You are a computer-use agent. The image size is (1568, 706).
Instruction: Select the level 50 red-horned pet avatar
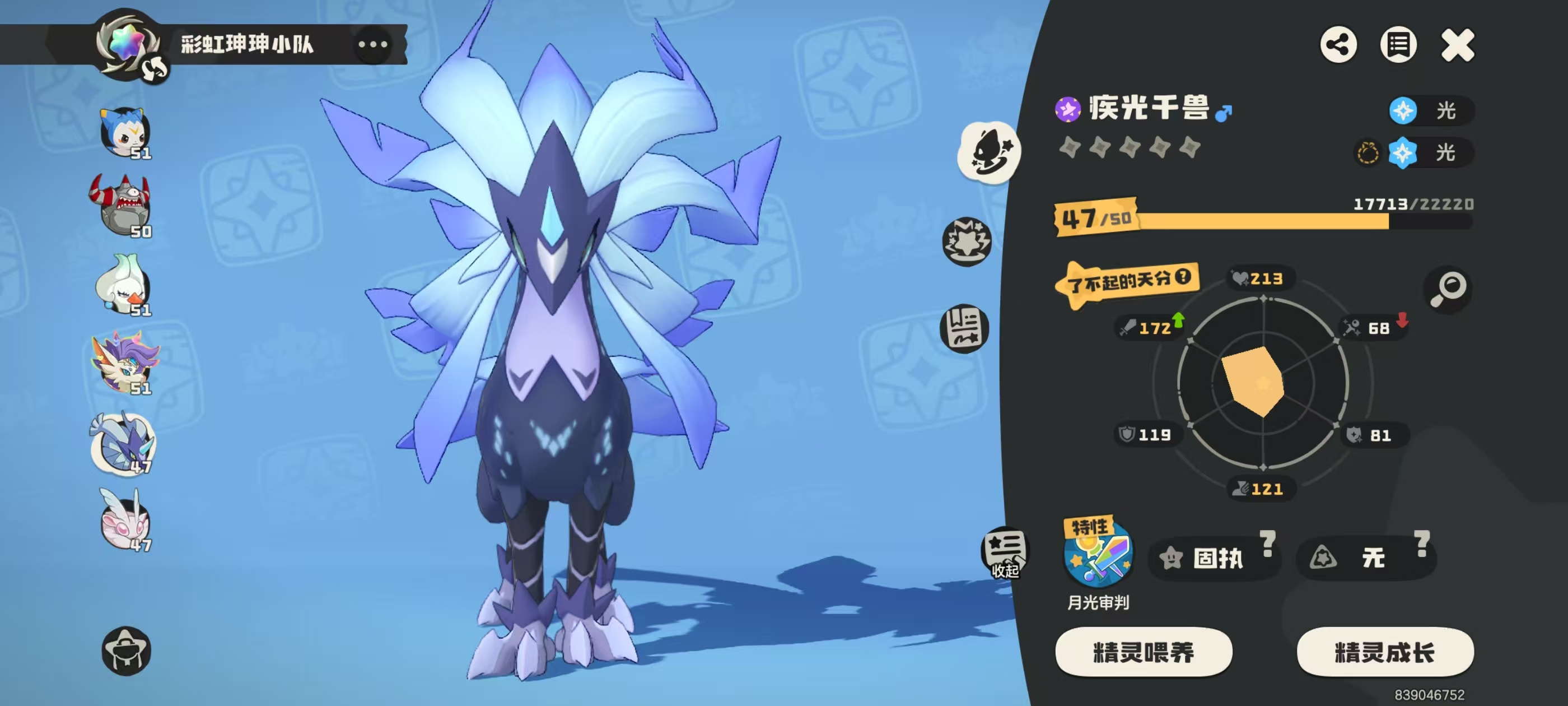click(124, 207)
